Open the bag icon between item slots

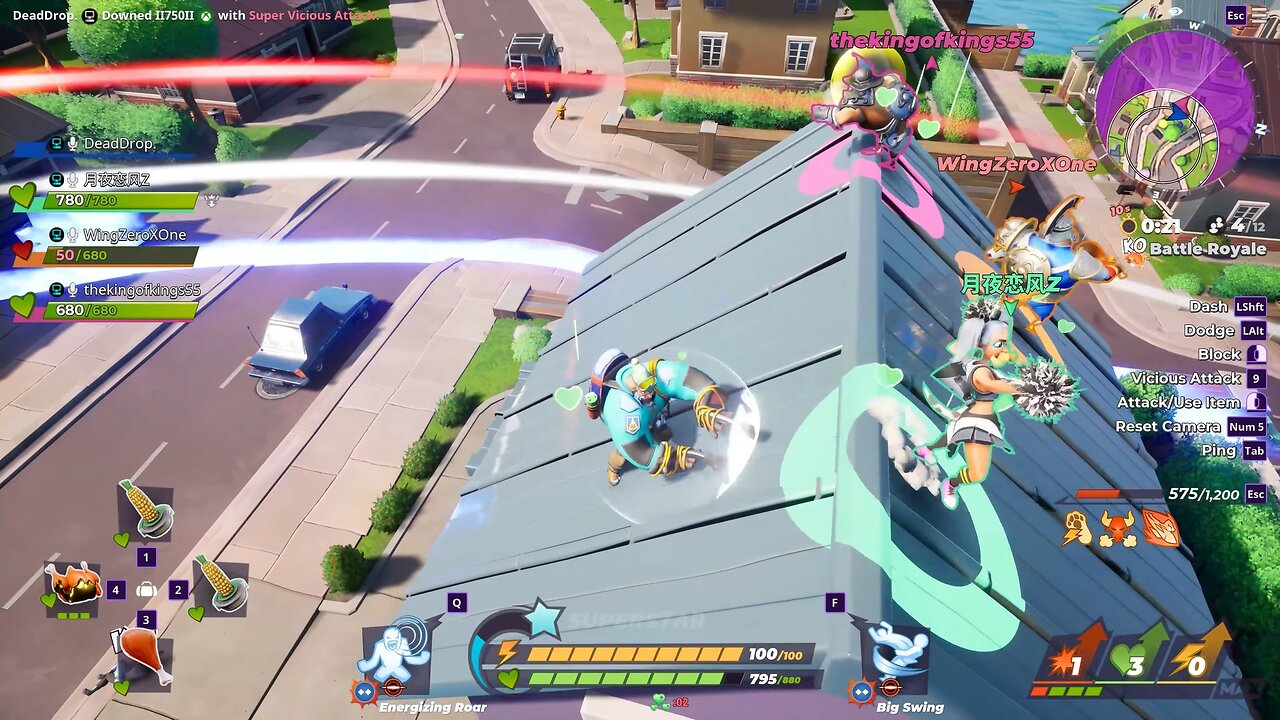(x=146, y=590)
